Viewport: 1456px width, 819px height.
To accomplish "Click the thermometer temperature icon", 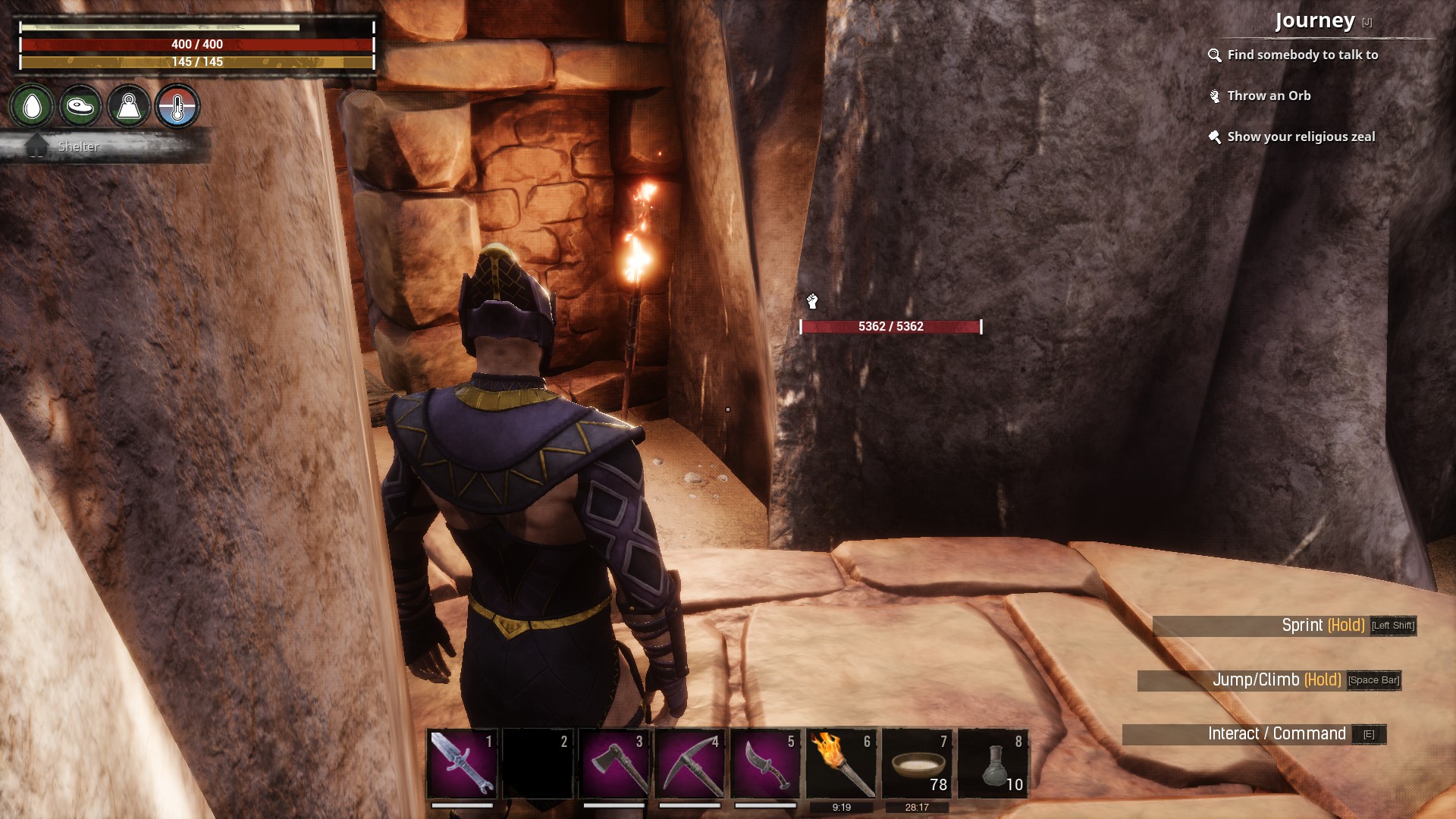I will (177, 106).
